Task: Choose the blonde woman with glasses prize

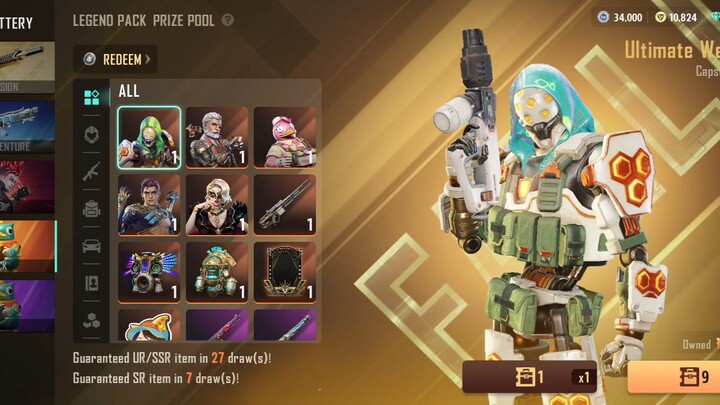Action: click(217, 205)
